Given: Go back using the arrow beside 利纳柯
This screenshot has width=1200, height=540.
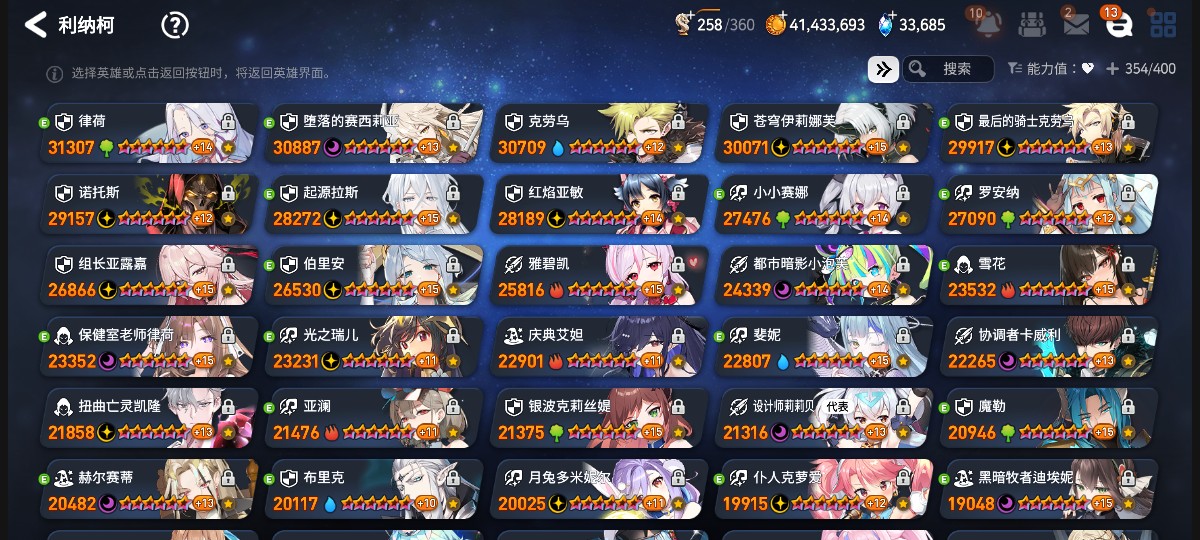Looking at the screenshot, I should coord(36,25).
